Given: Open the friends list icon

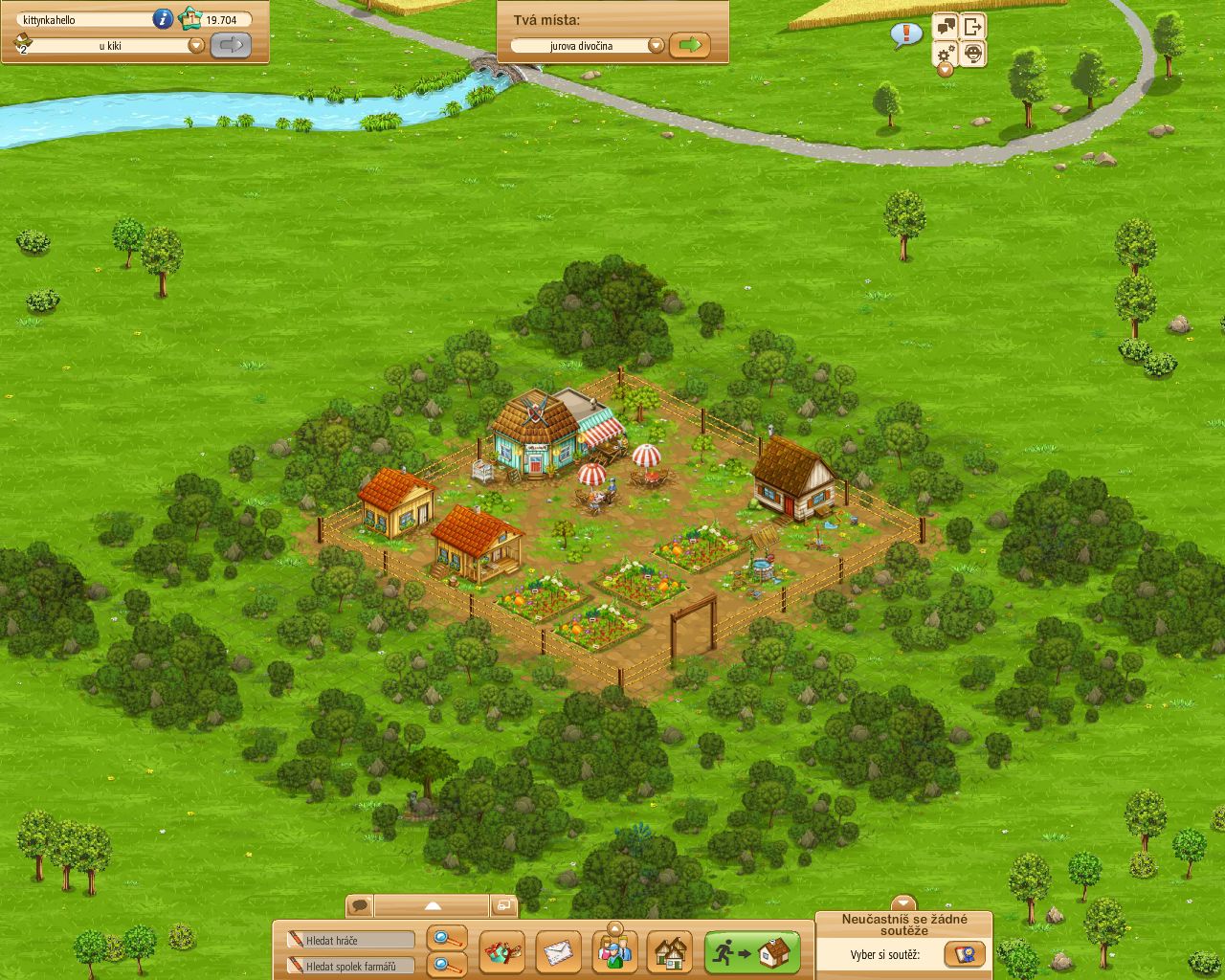Looking at the screenshot, I should coord(614,952).
